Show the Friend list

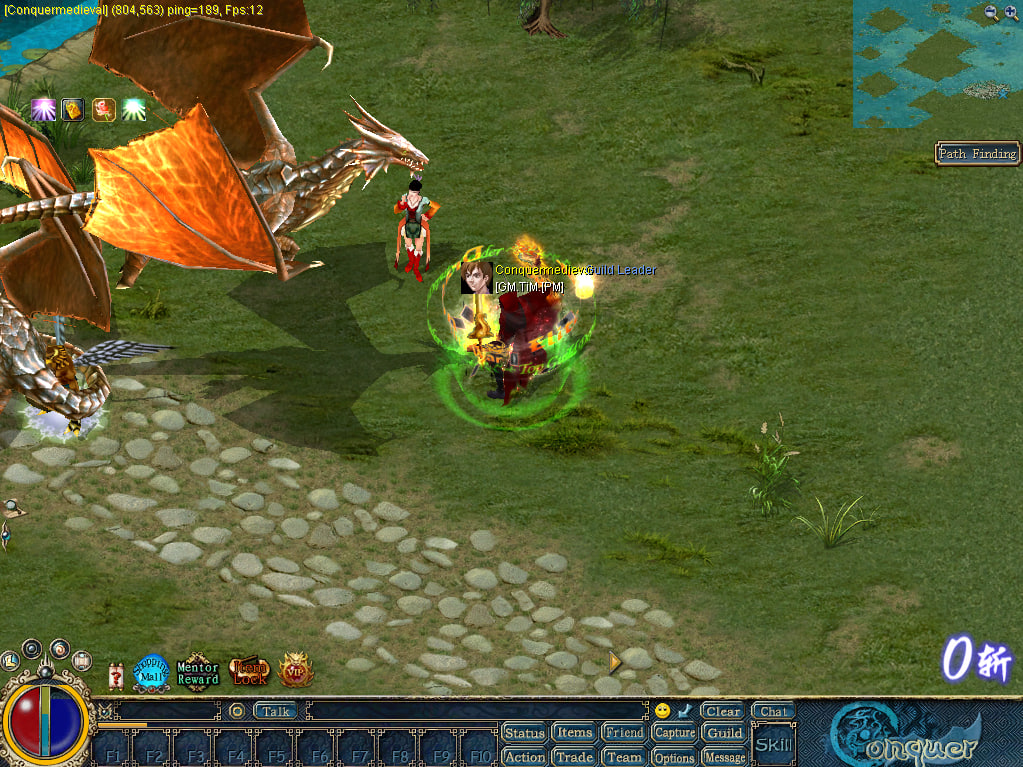(x=624, y=733)
